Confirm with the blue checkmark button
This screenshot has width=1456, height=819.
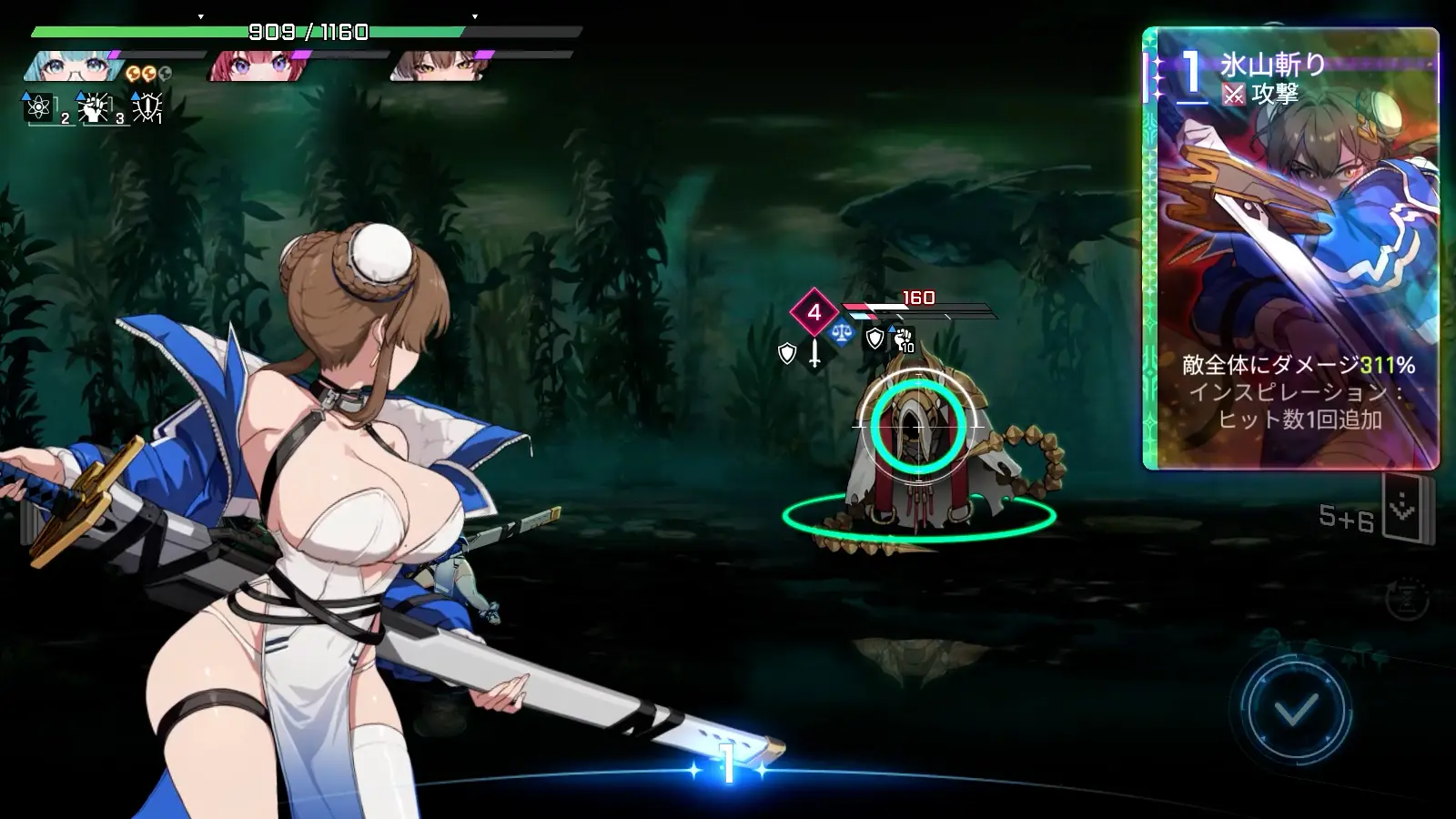tap(1296, 708)
